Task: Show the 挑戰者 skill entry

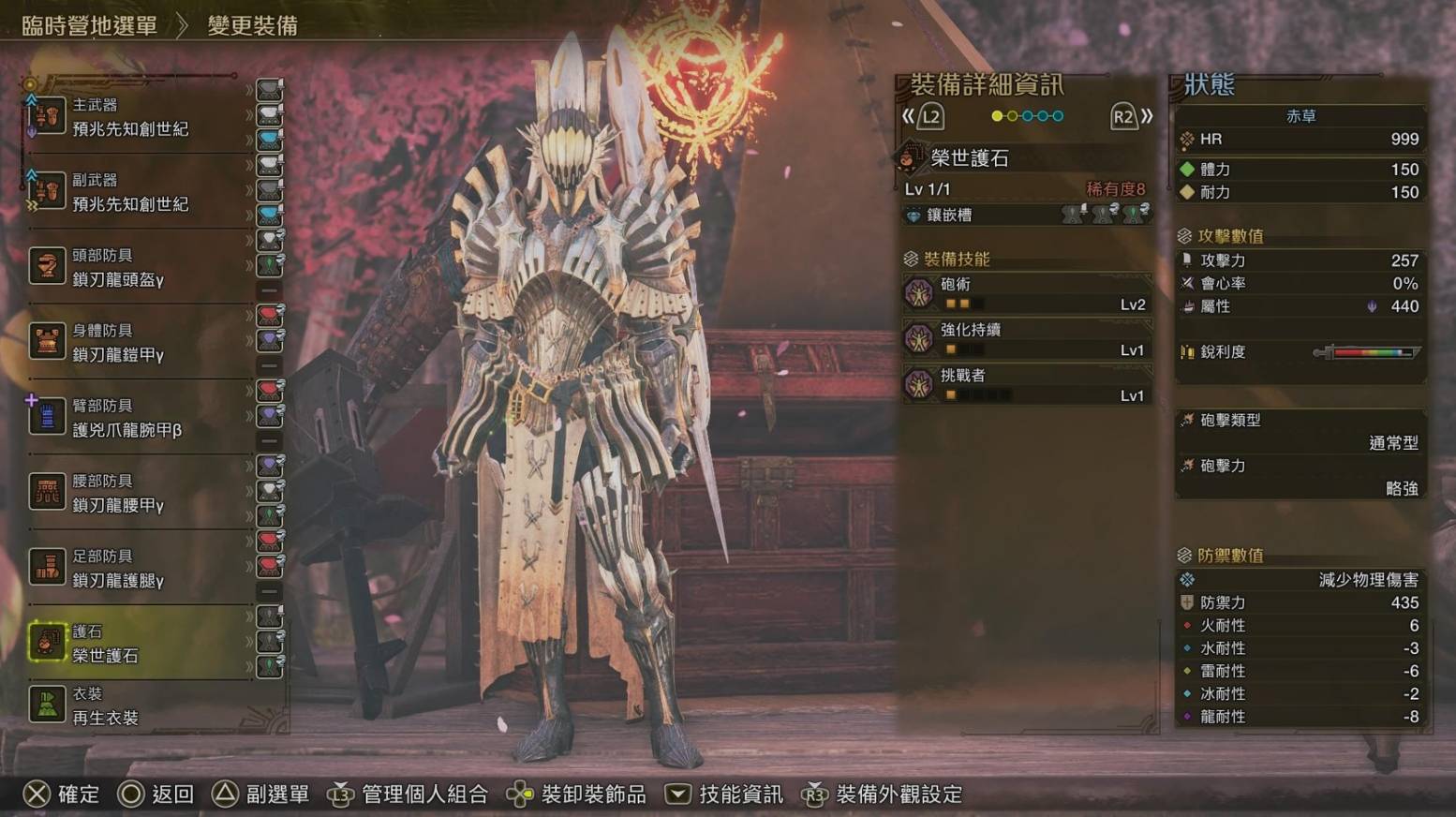Action: click(x=1027, y=385)
